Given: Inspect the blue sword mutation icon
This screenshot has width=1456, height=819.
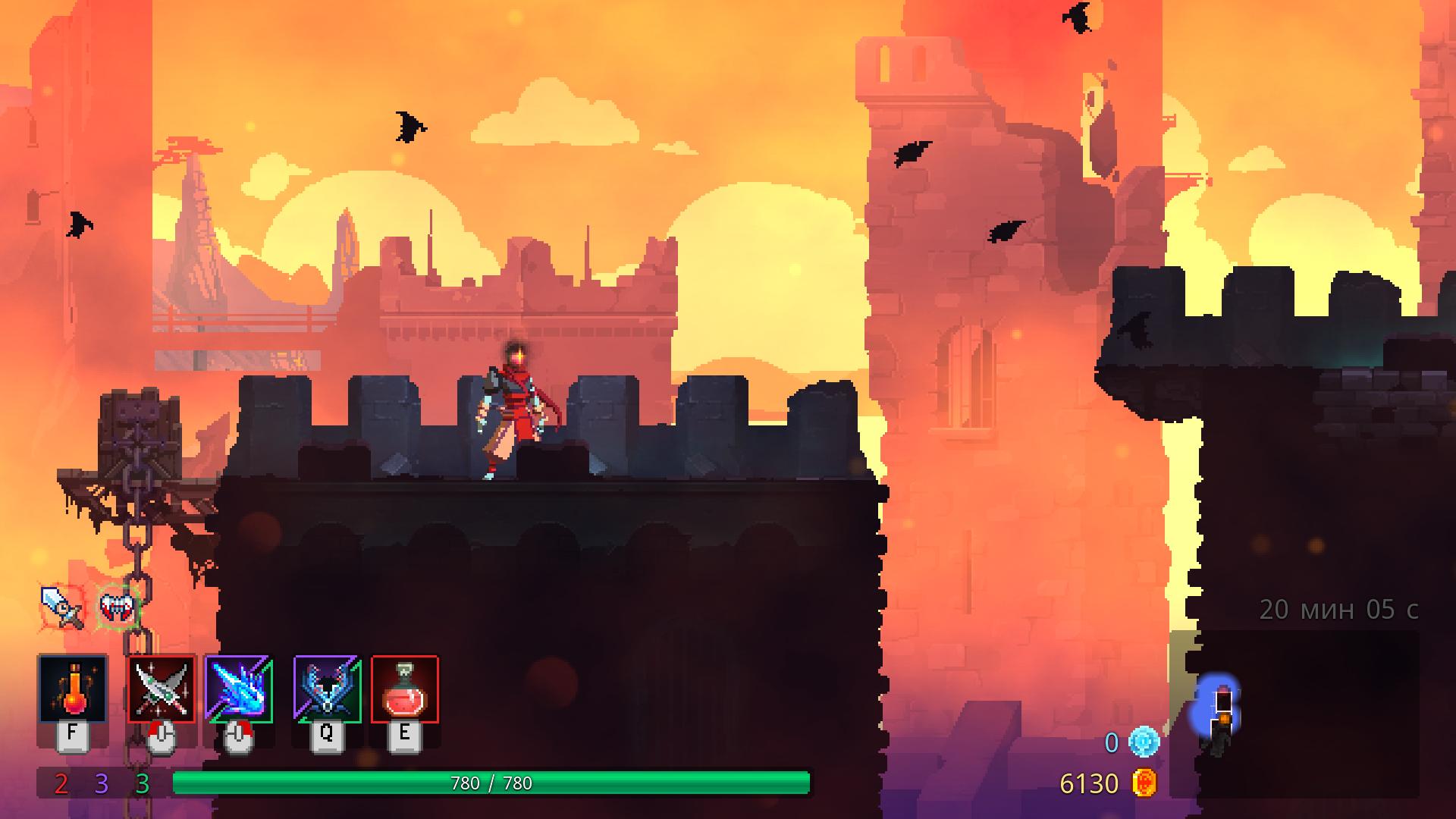Looking at the screenshot, I should [61, 607].
